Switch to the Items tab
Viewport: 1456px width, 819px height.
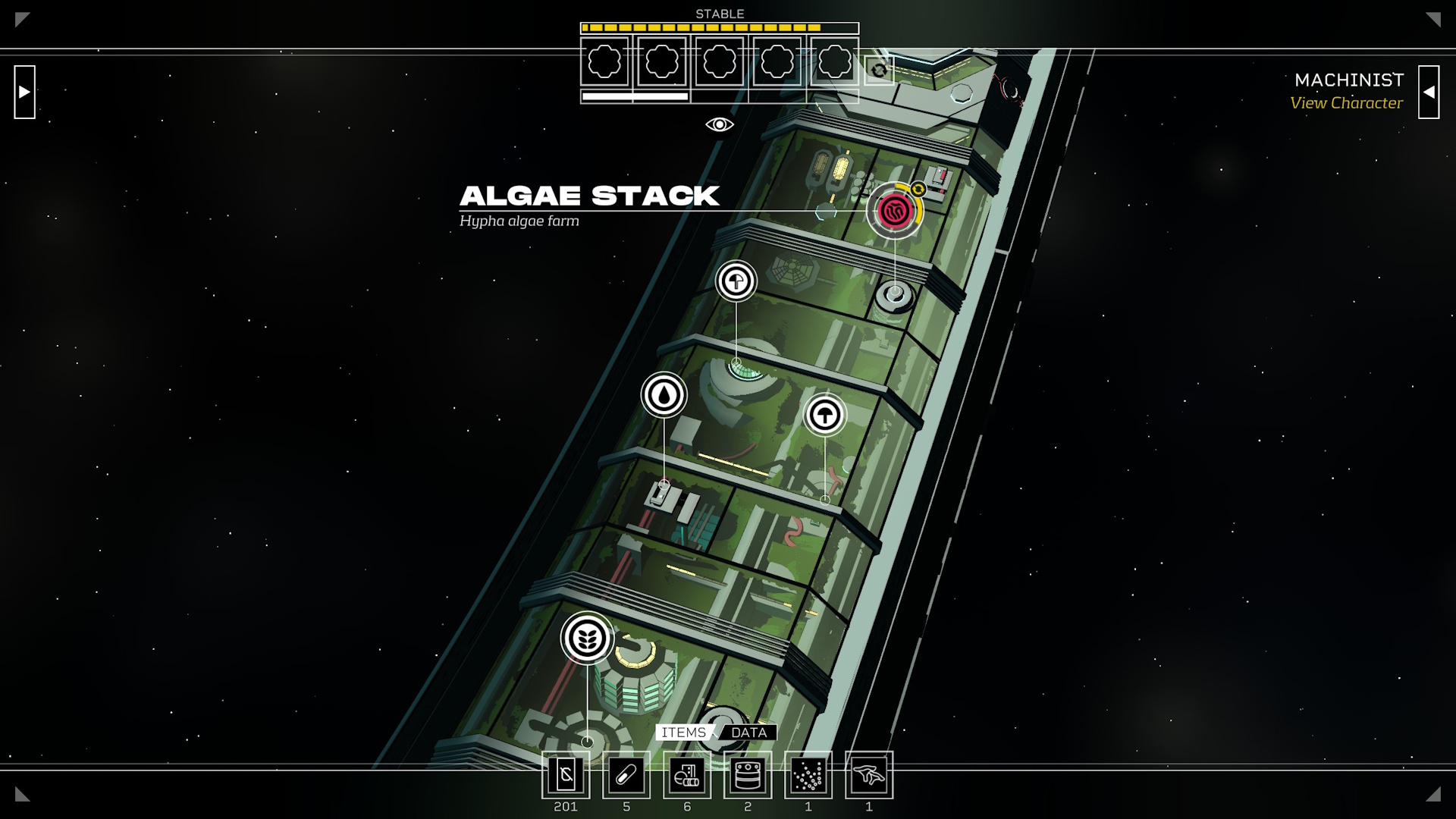click(x=683, y=733)
